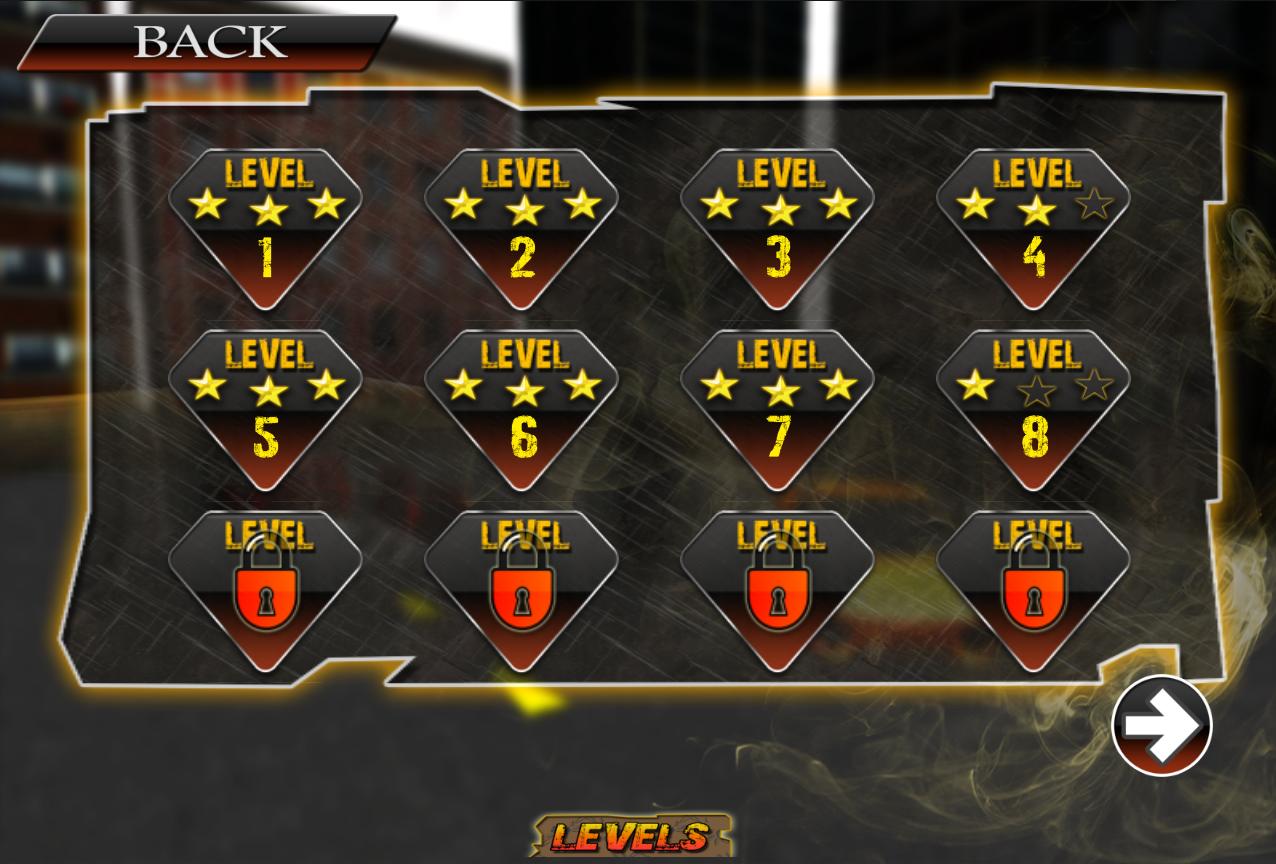Go back using the BACK button
This screenshot has height=864, width=1276.
208,42
